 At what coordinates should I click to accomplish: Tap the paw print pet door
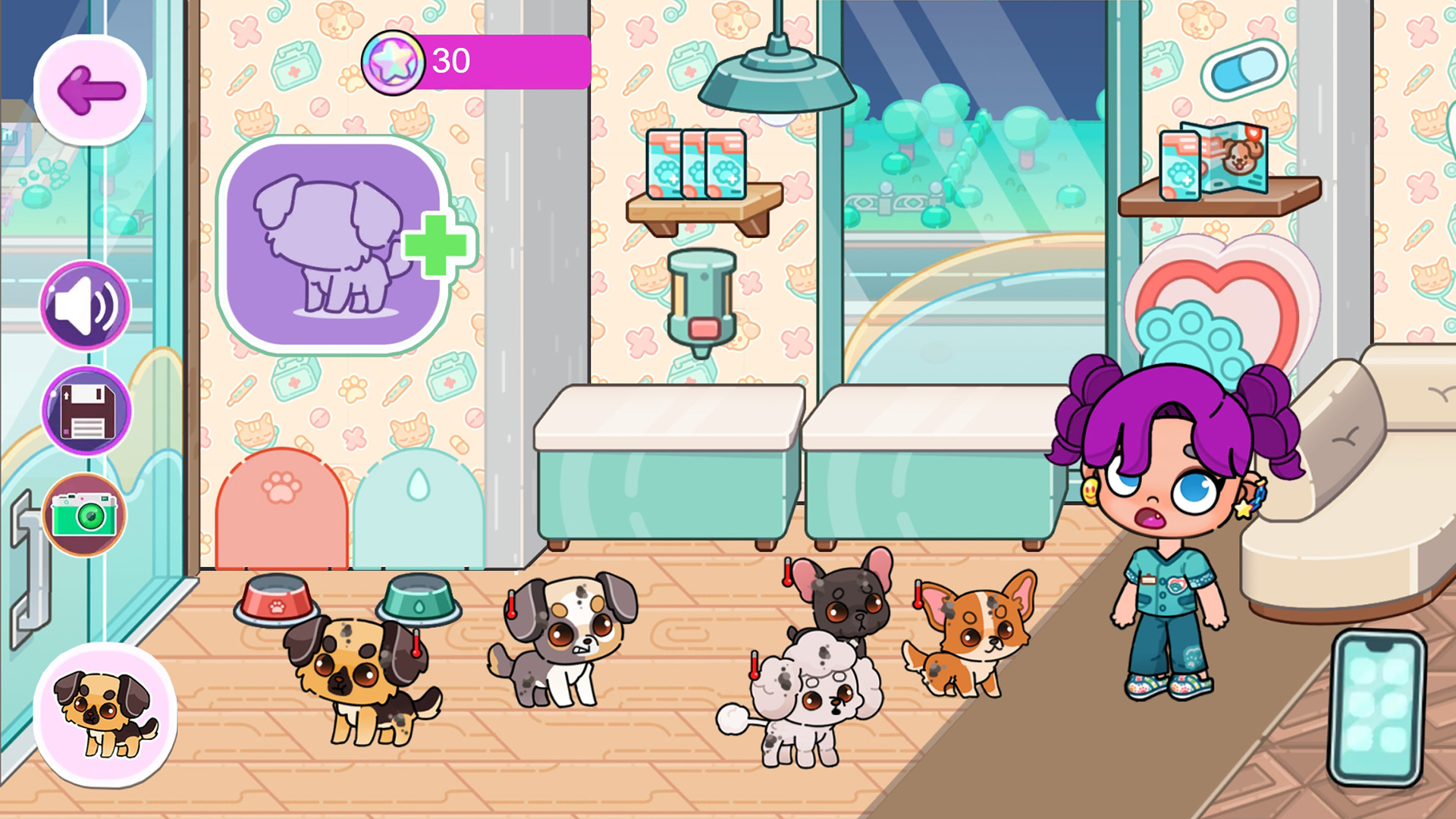[281, 508]
